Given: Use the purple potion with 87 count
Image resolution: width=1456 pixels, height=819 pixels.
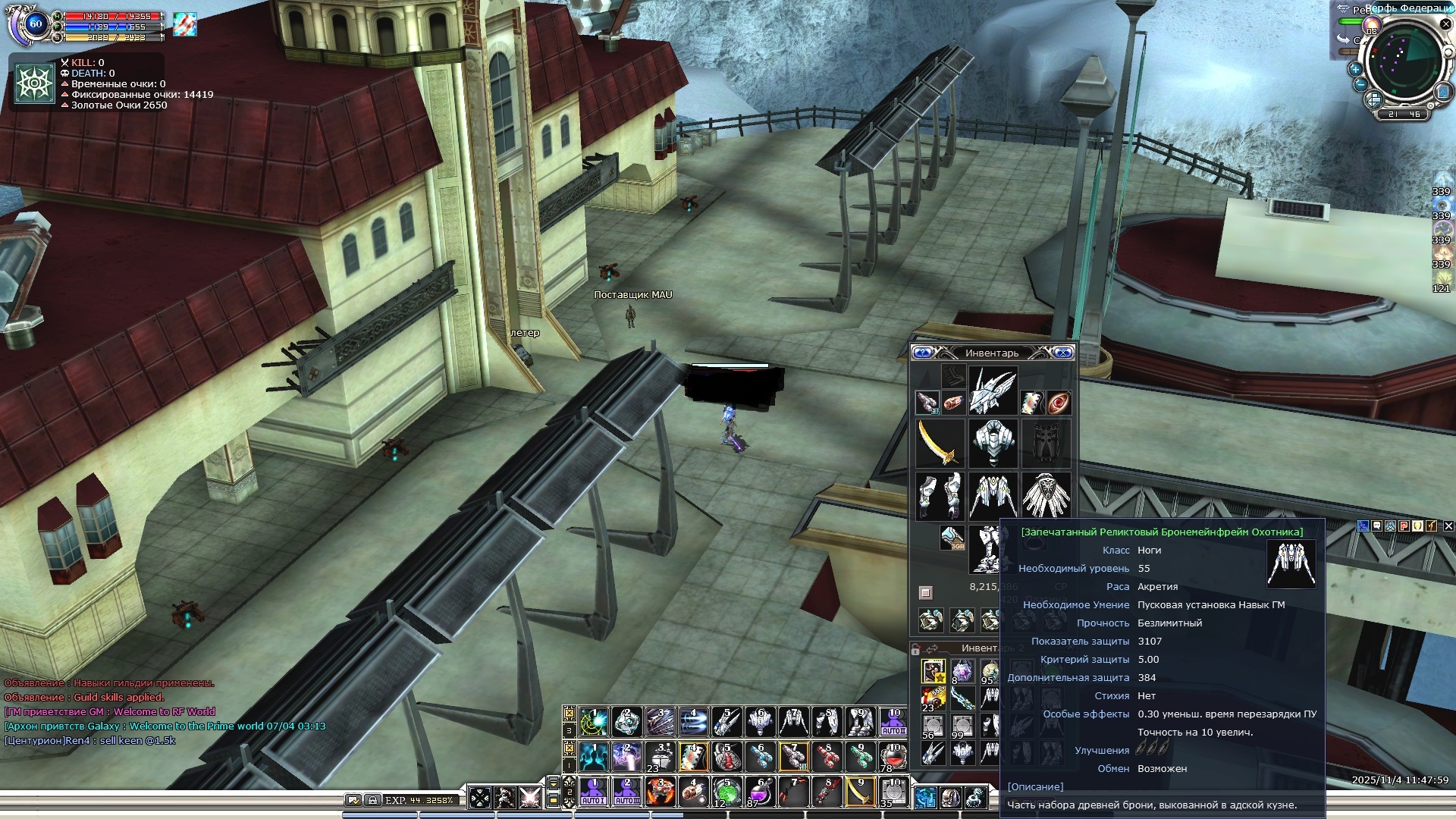Looking at the screenshot, I should (760, 792).
